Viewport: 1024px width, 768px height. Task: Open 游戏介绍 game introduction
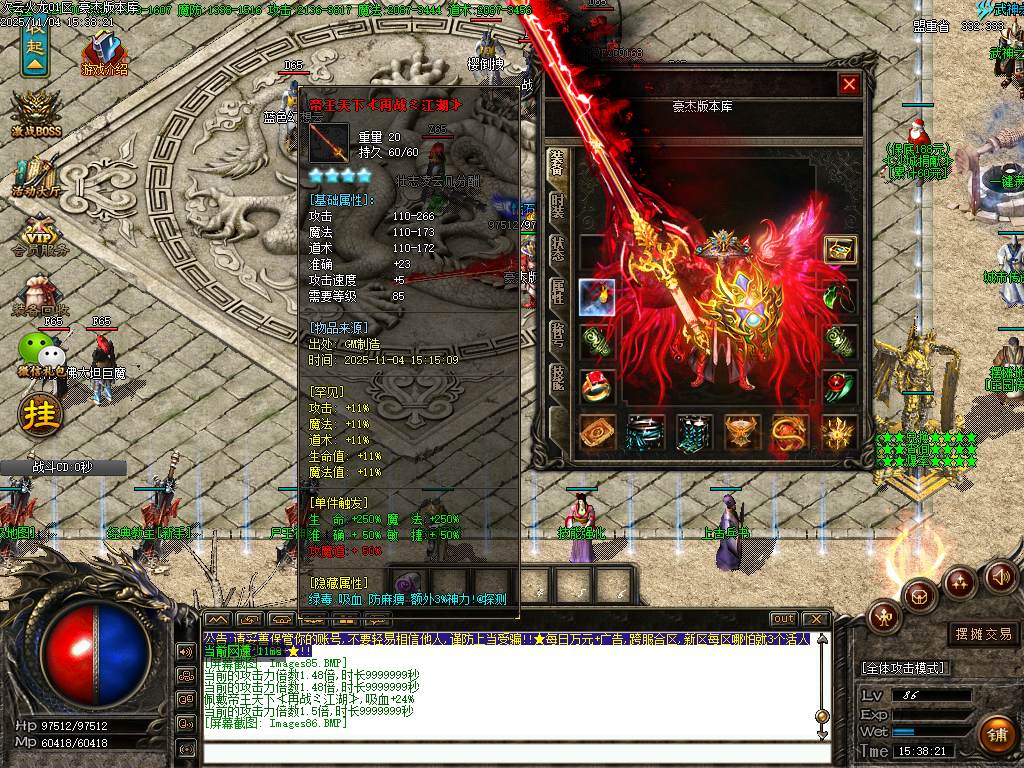click(104, 55)
